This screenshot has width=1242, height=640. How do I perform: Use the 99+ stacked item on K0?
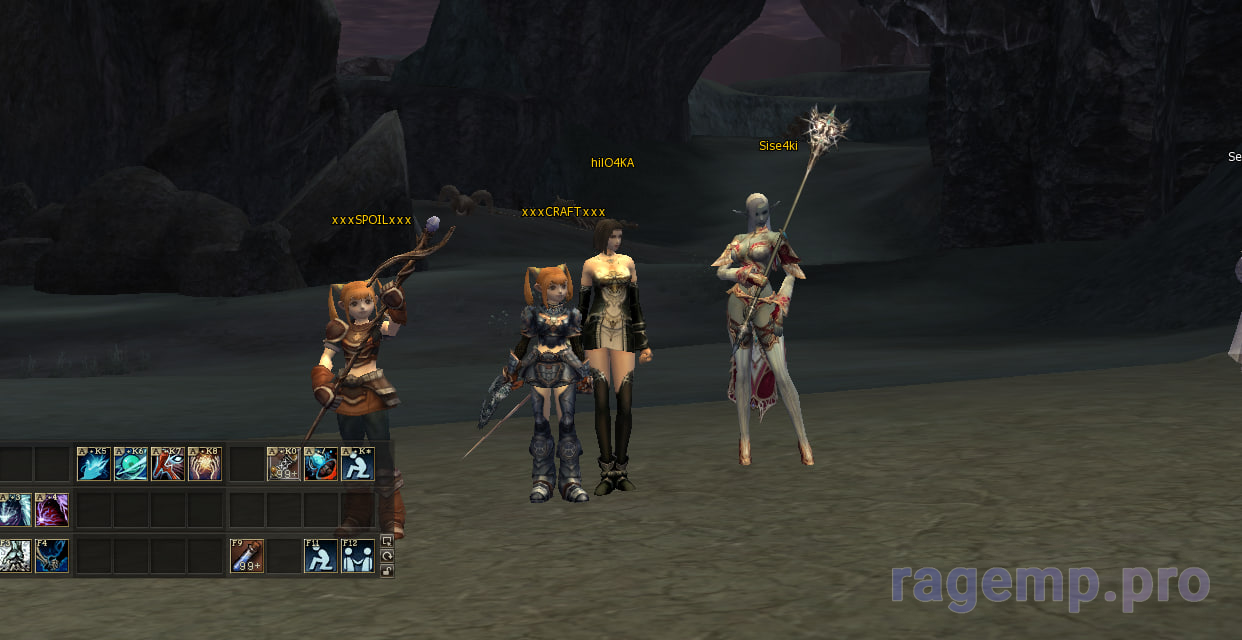283,464
